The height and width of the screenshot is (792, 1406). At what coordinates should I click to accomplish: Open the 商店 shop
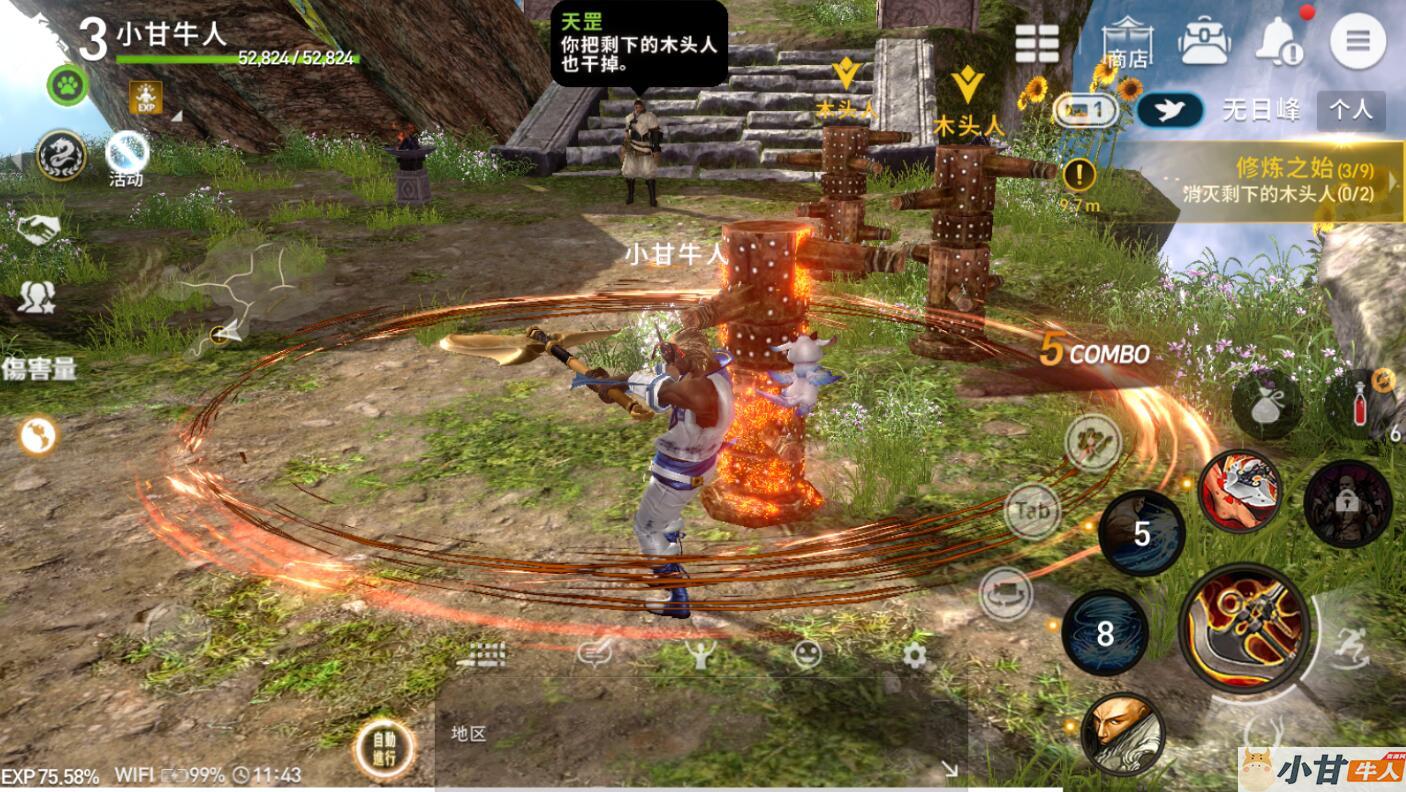(x=1127, y=43)
